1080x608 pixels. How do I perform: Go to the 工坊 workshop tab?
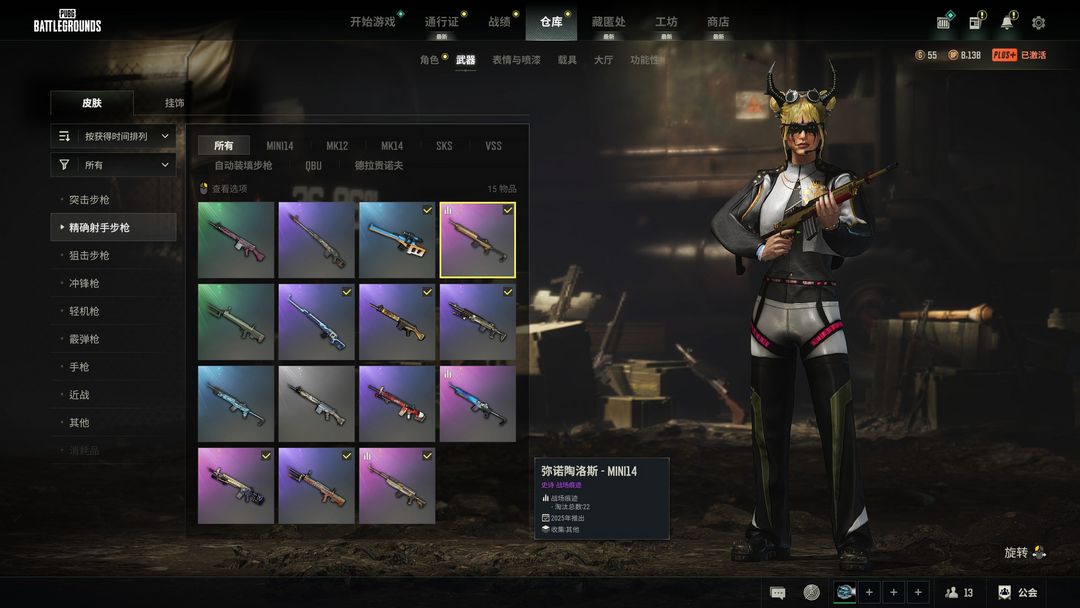click(666, 22)
